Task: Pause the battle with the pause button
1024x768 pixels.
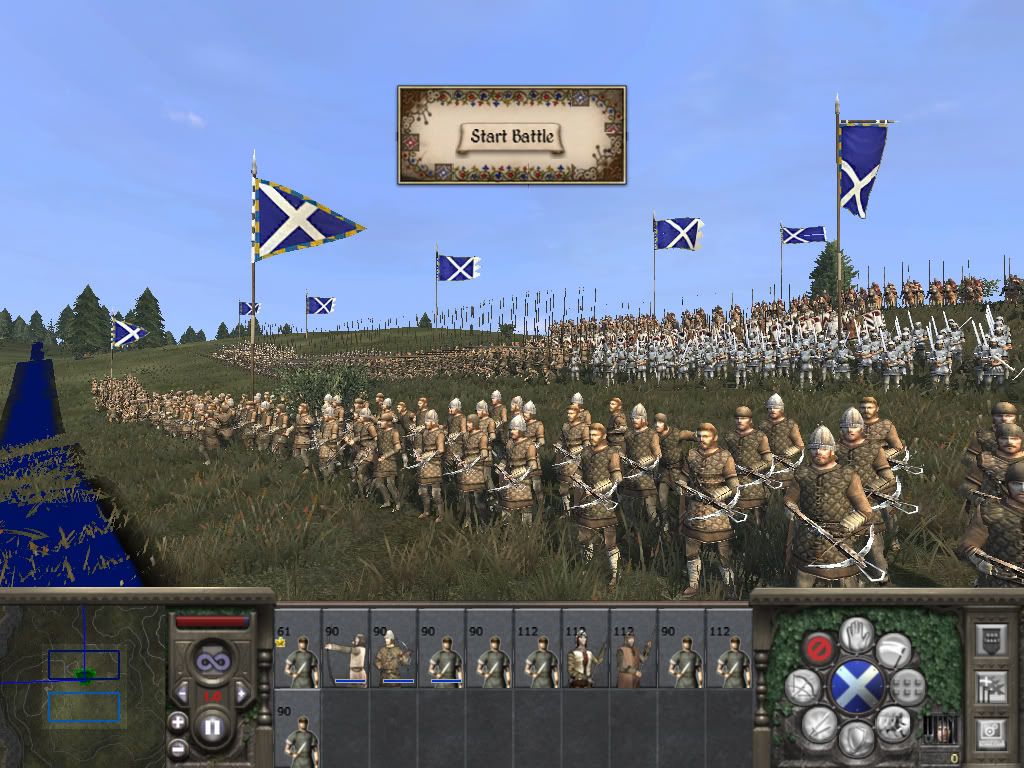Action: 211,727
